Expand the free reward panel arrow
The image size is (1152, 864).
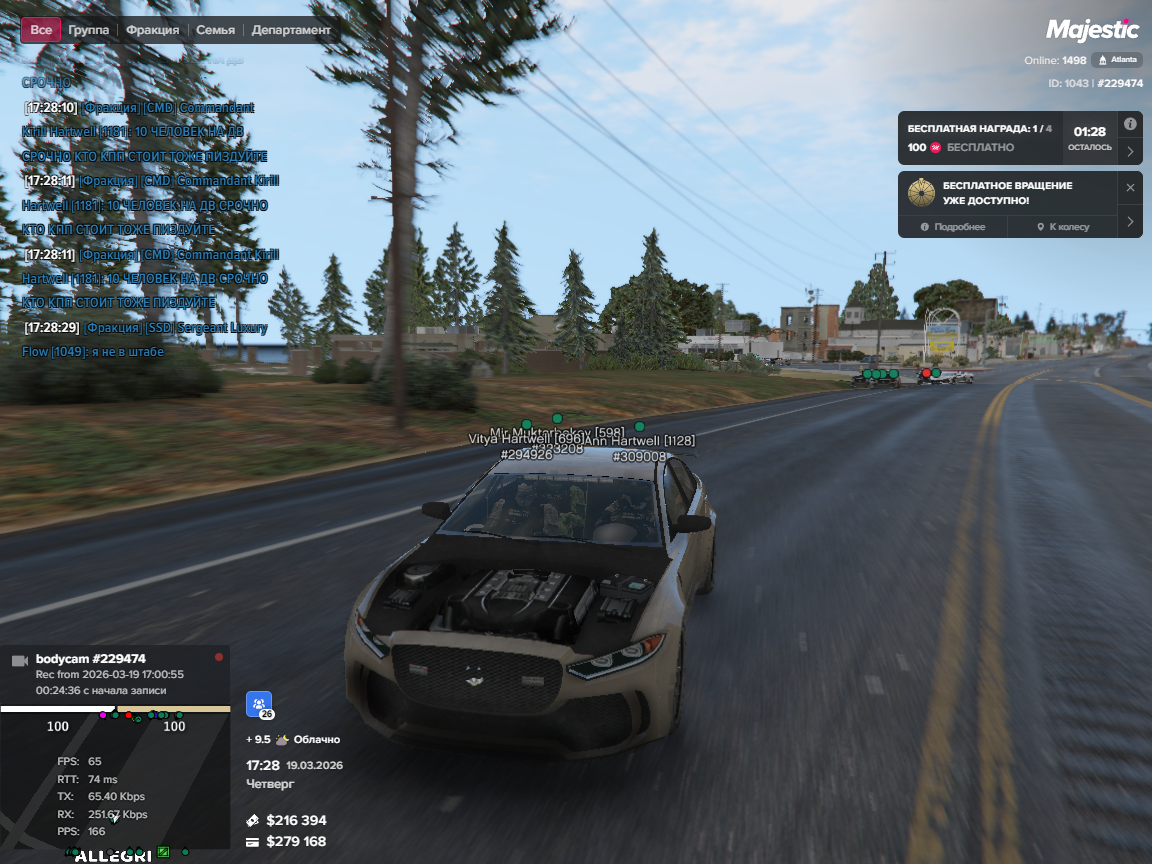[x=1130, y=152]
